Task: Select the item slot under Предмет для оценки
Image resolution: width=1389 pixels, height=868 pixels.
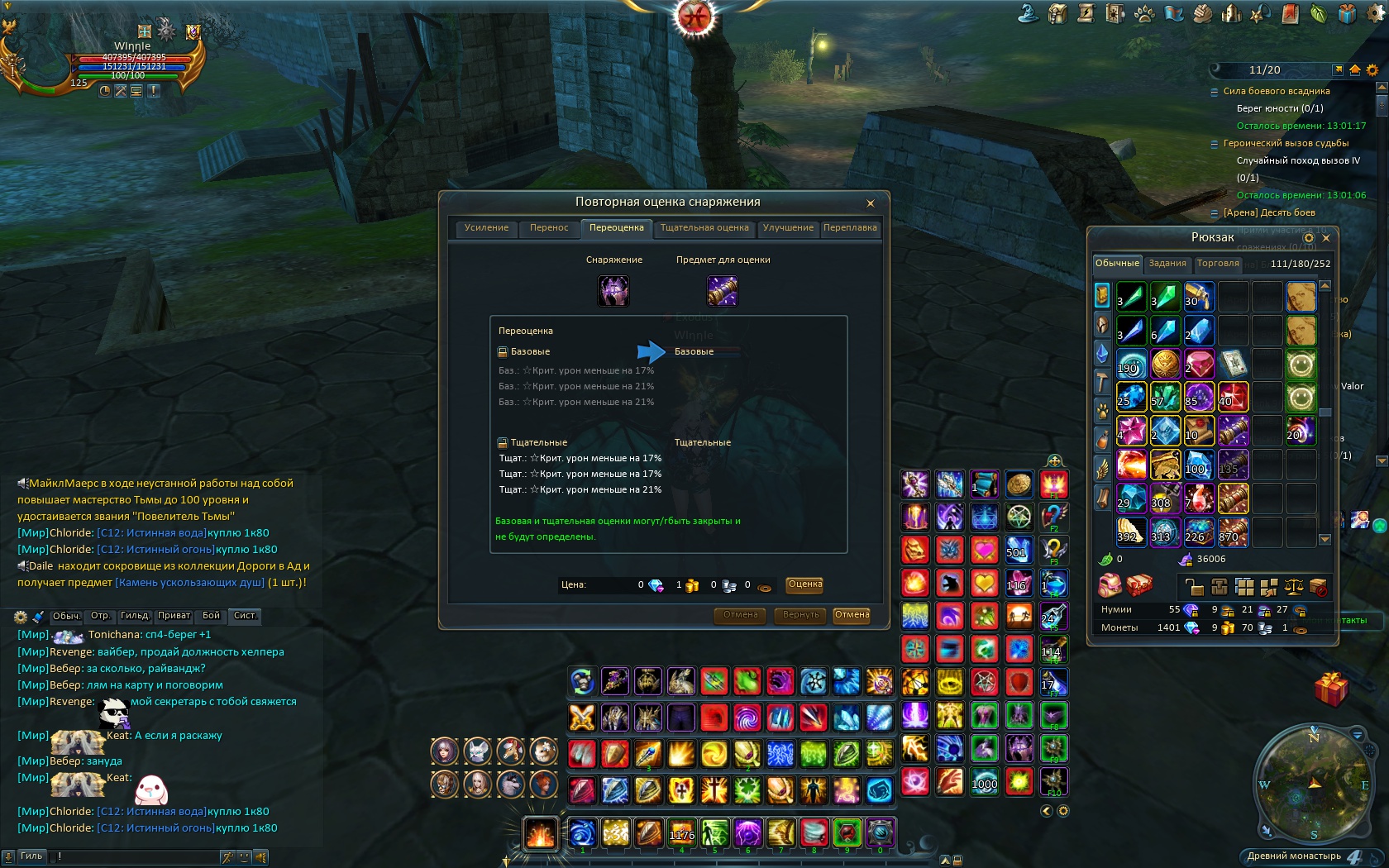Action: [723, 291]
